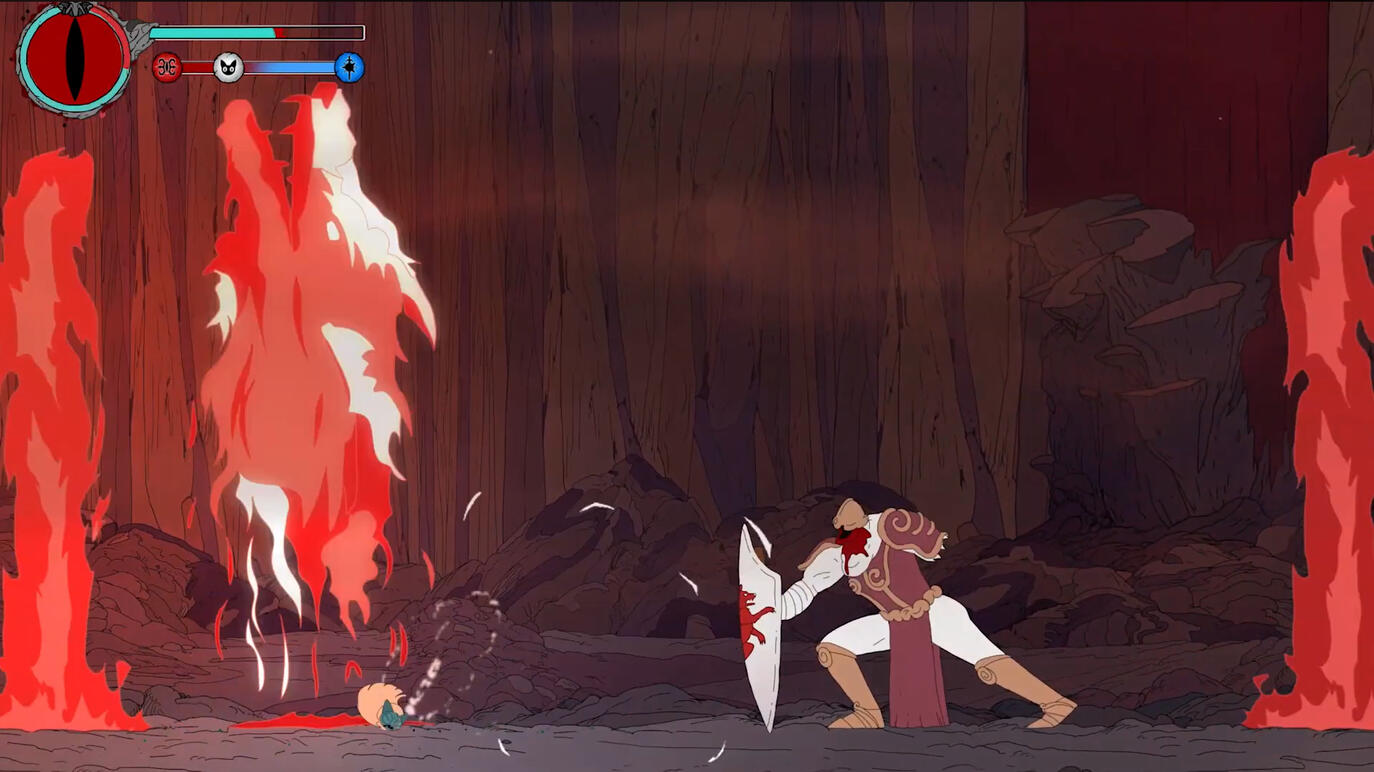Click the red depleted health segment

pos(281,33)
